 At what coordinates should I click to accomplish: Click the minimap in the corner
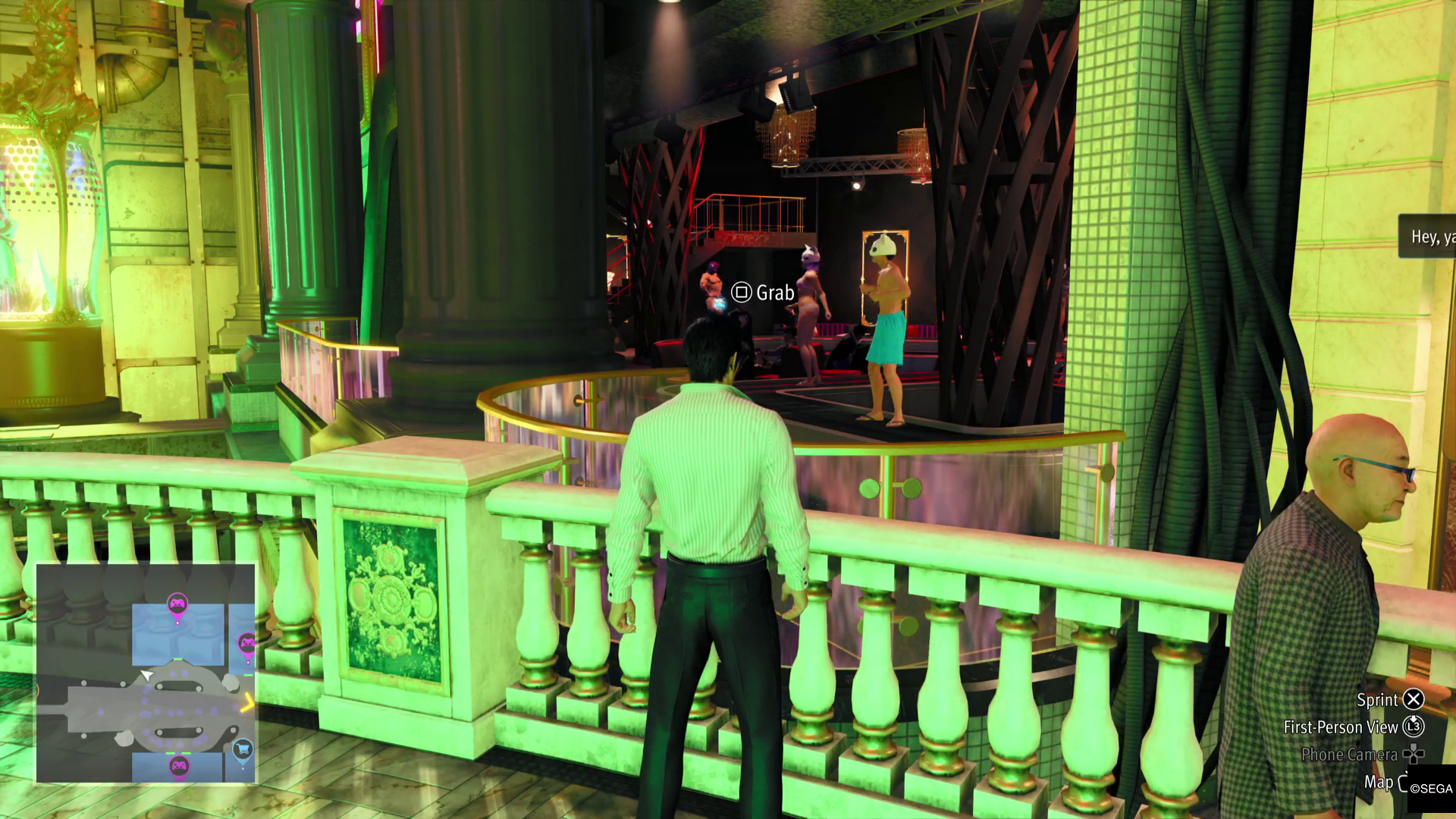pyautogui.click(x=146, y=673)
